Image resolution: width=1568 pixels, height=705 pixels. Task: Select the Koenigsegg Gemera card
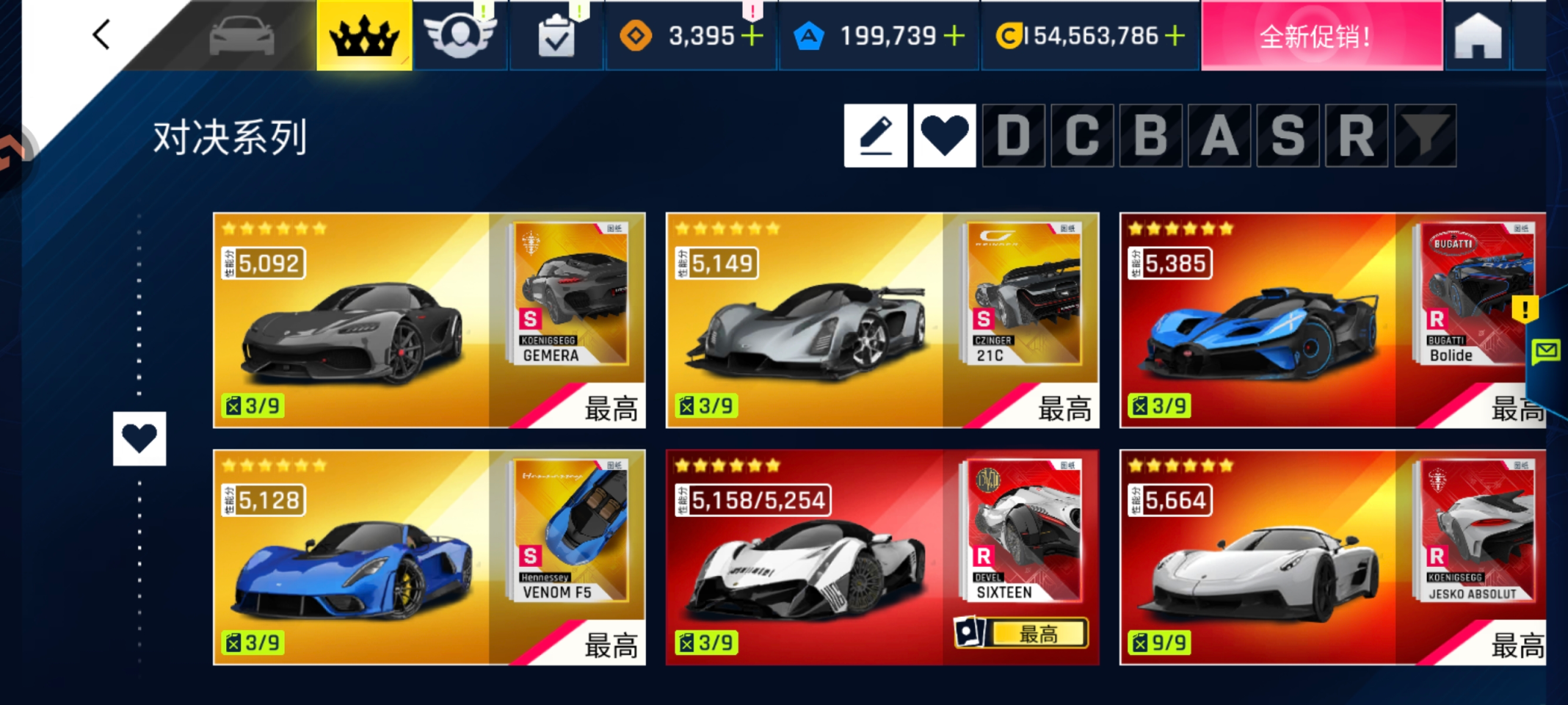[x=429, y=320]
